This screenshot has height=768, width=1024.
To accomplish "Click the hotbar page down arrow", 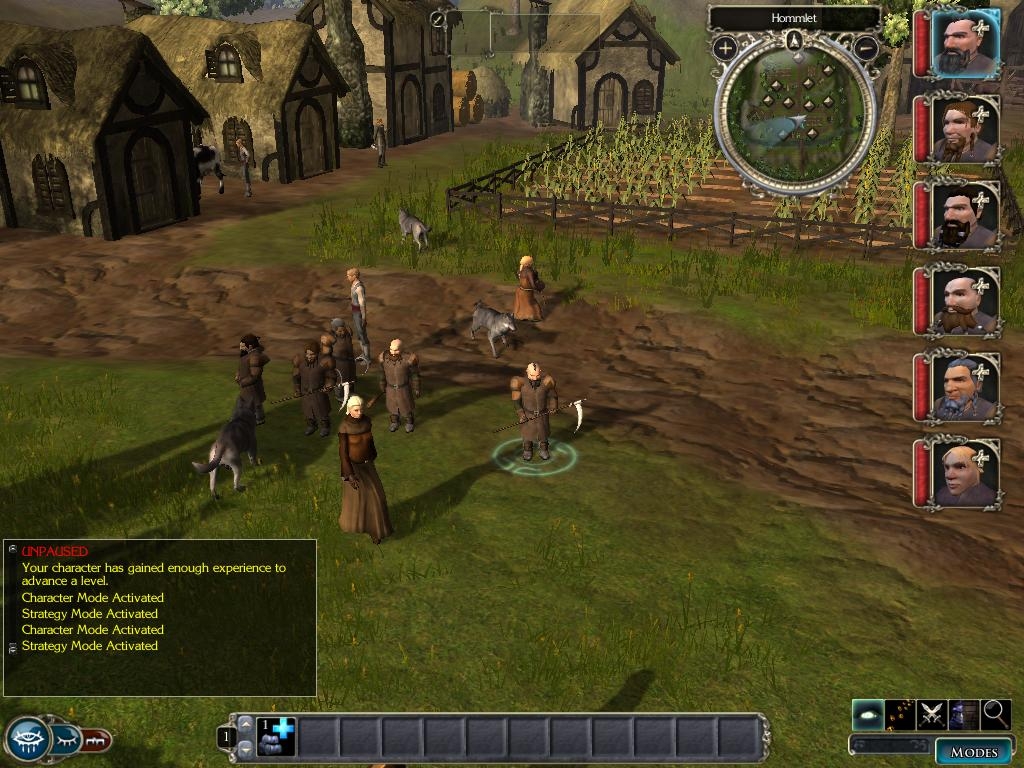I will click(x=245, y=747).
